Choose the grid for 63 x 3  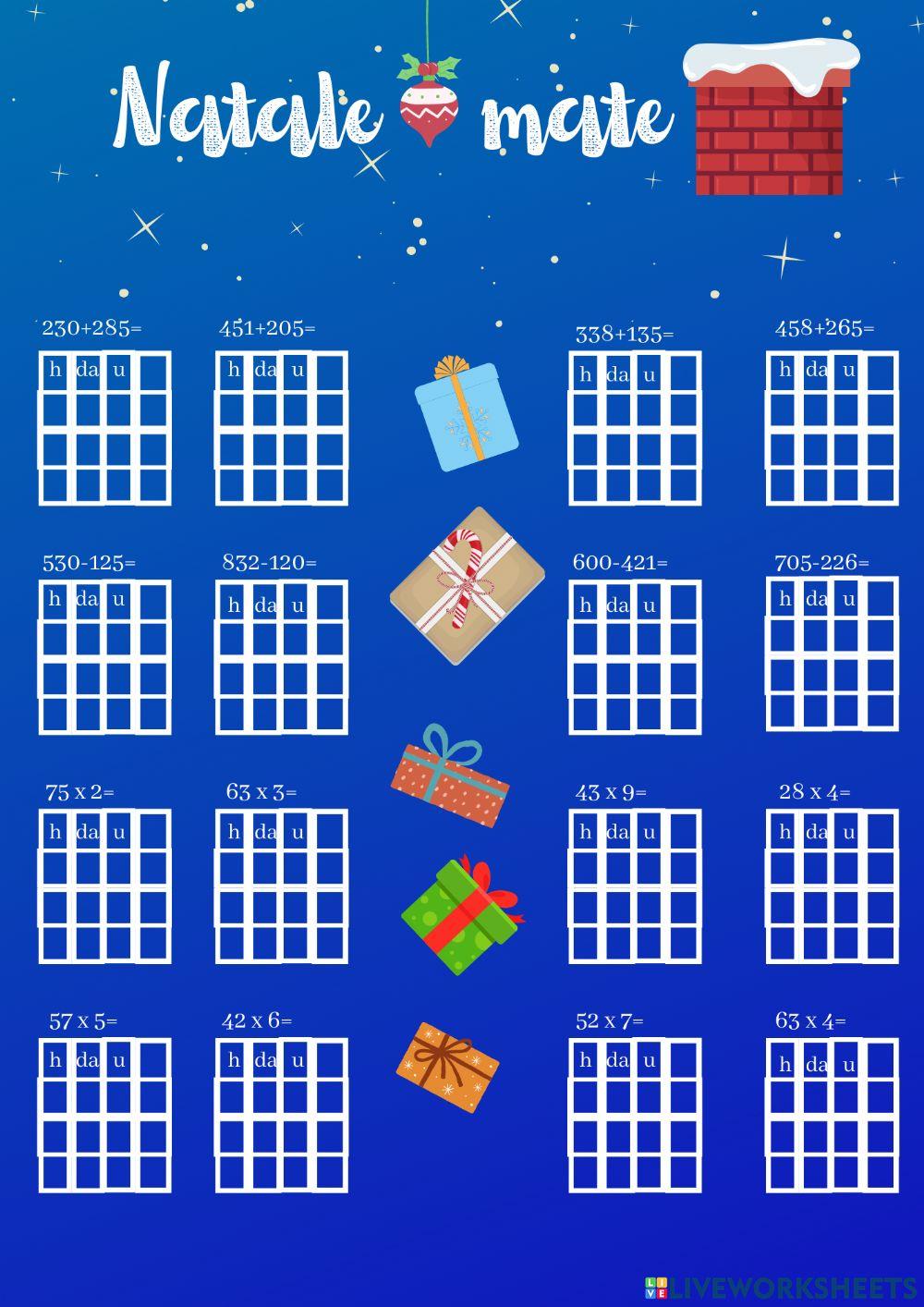pos(282,886)
